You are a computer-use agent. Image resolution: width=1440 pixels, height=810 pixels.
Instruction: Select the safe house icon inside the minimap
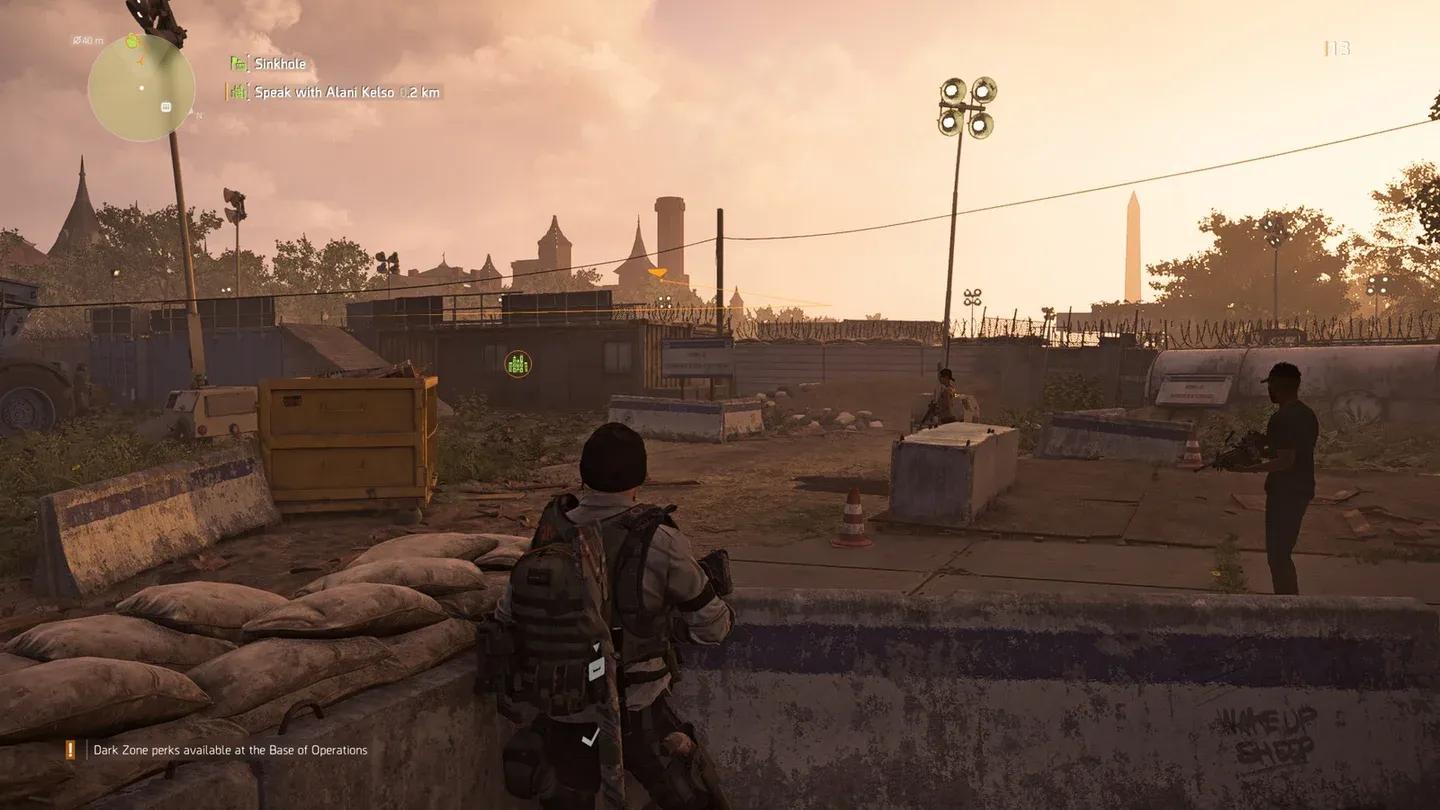tap(166, 107)
